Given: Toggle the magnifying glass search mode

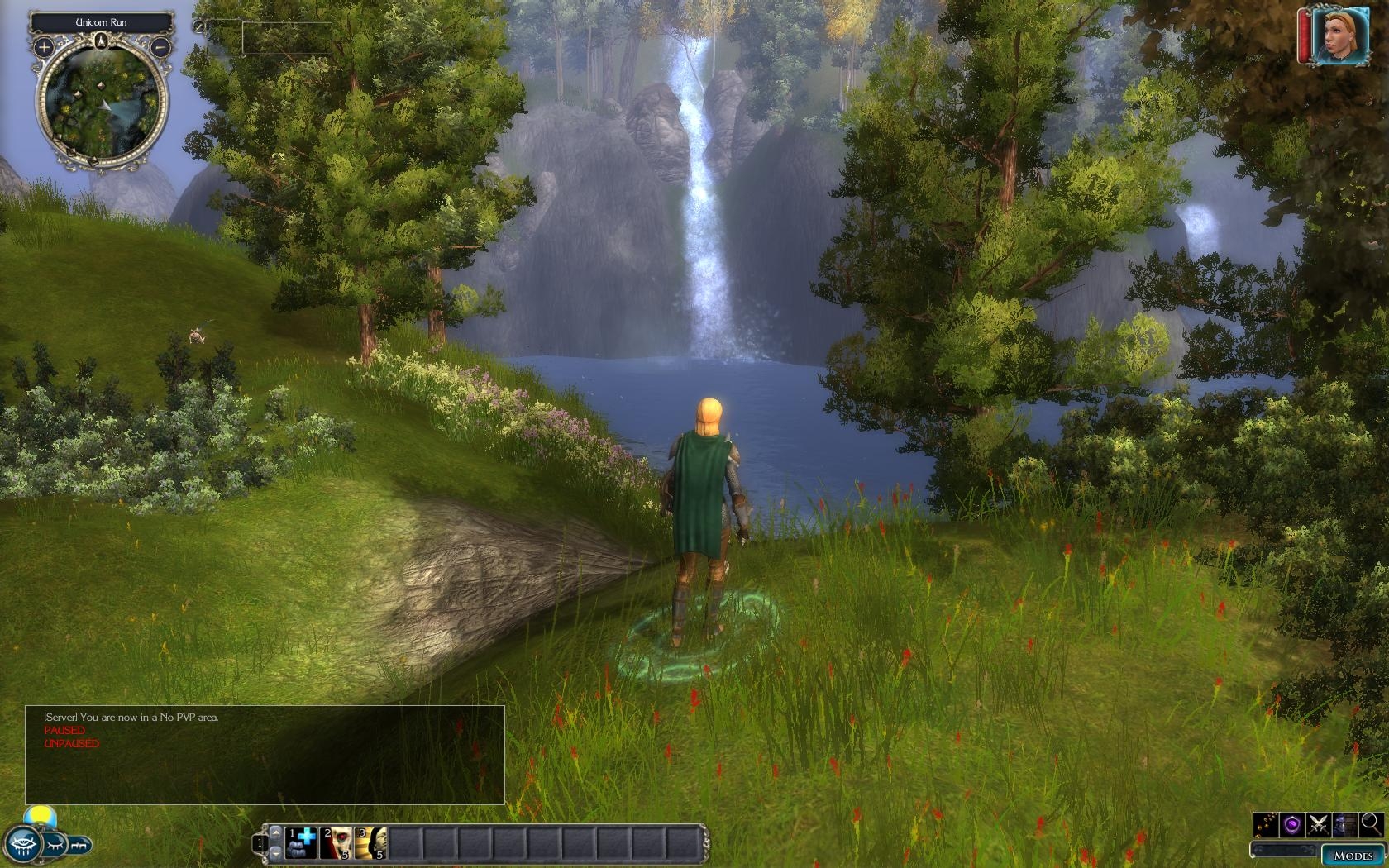Looking at the screenshot, I should point(1371,823).
